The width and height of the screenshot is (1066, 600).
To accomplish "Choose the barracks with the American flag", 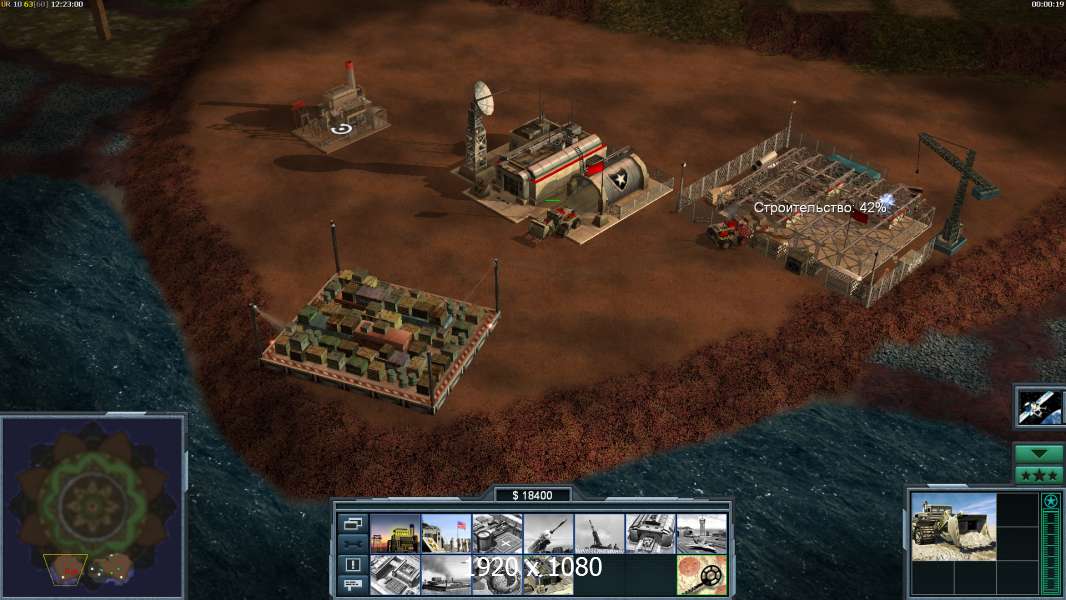I will click(x=446, y=533).
